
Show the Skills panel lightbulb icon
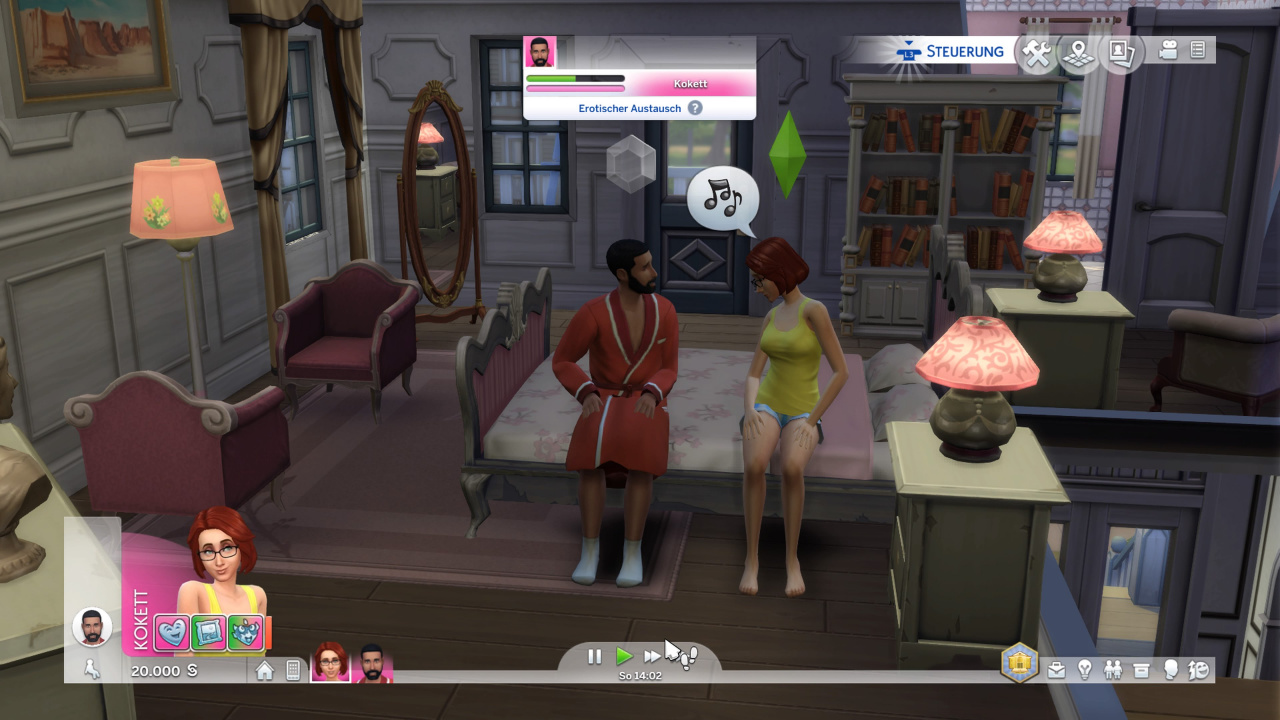[1085, 670]
